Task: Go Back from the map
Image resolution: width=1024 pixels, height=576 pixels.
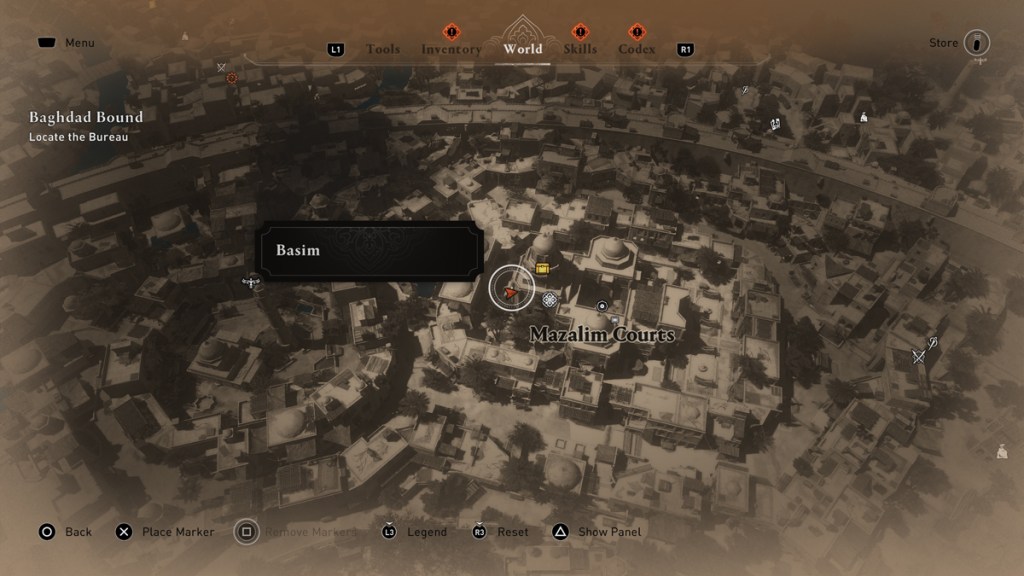Action: 78,532
